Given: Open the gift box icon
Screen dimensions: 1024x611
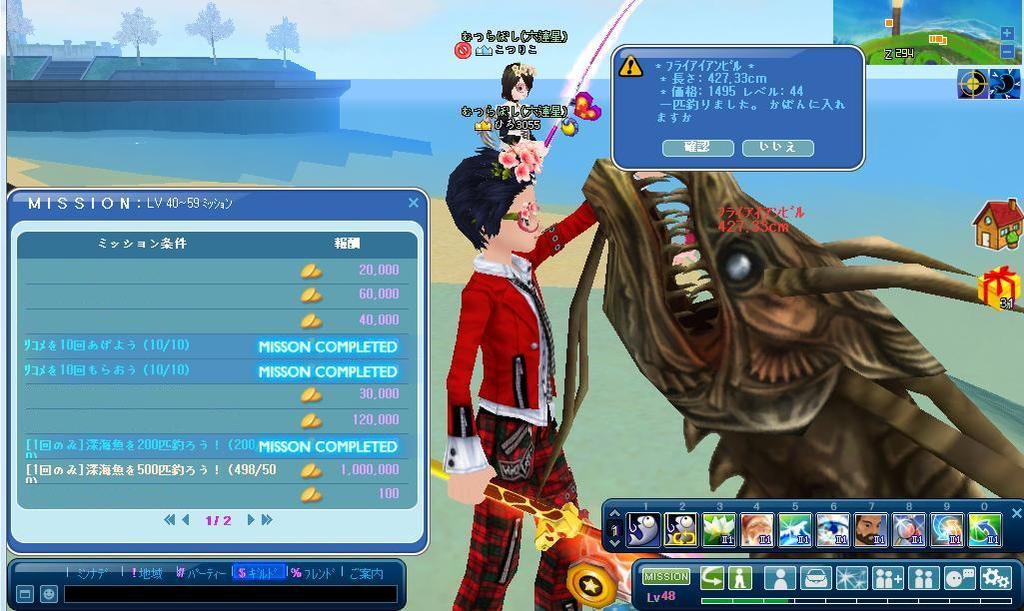Looking at the screenshot, I should [x=997, y=287].
